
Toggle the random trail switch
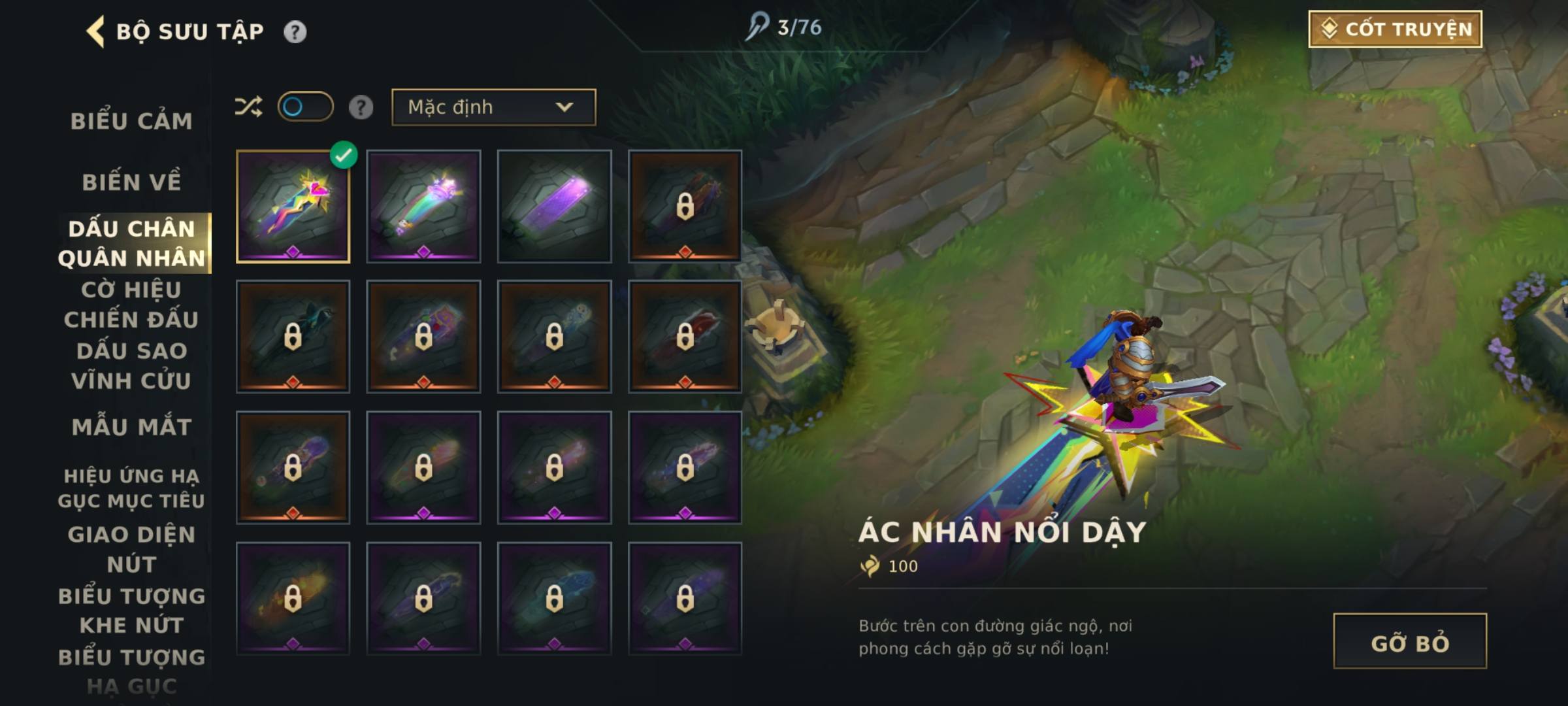tap(305, 107)
